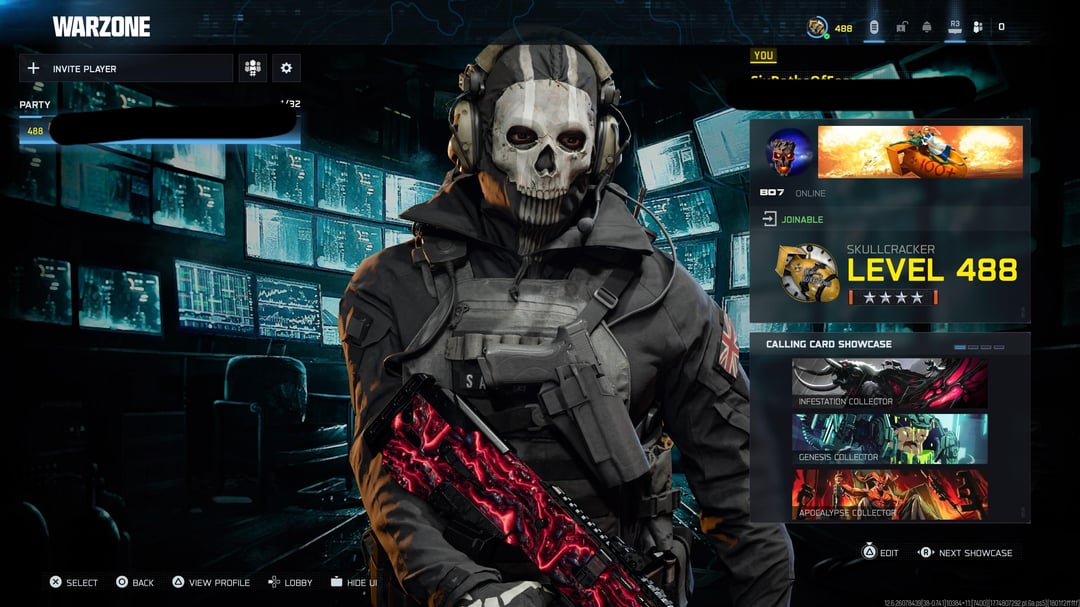
Task: Open the party group icon button
Action: pos(252,68)
